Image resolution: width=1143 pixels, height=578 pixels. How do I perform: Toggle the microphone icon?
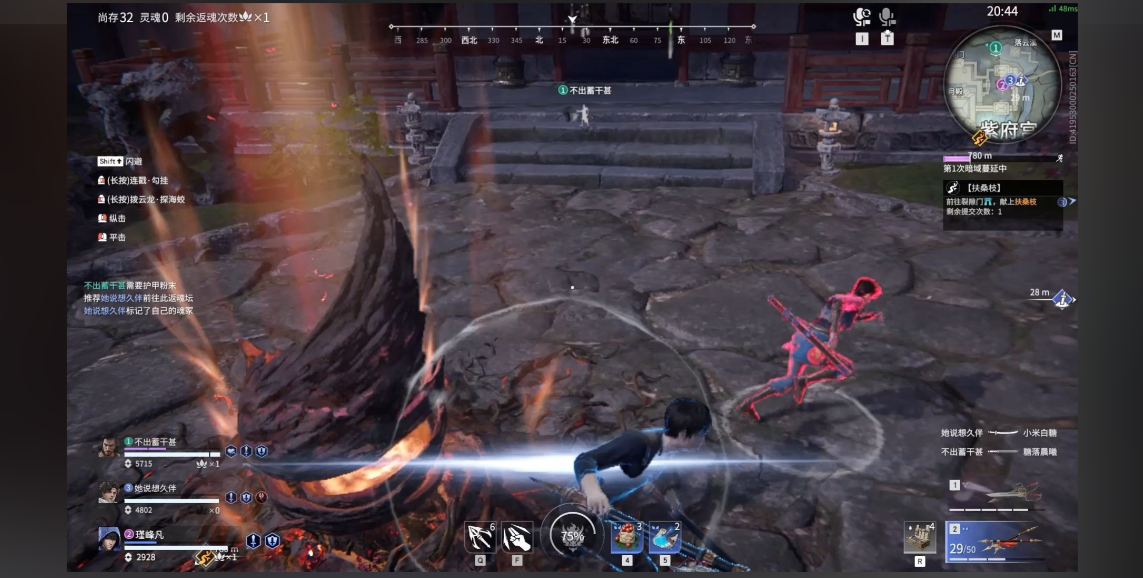coord(886,17)
